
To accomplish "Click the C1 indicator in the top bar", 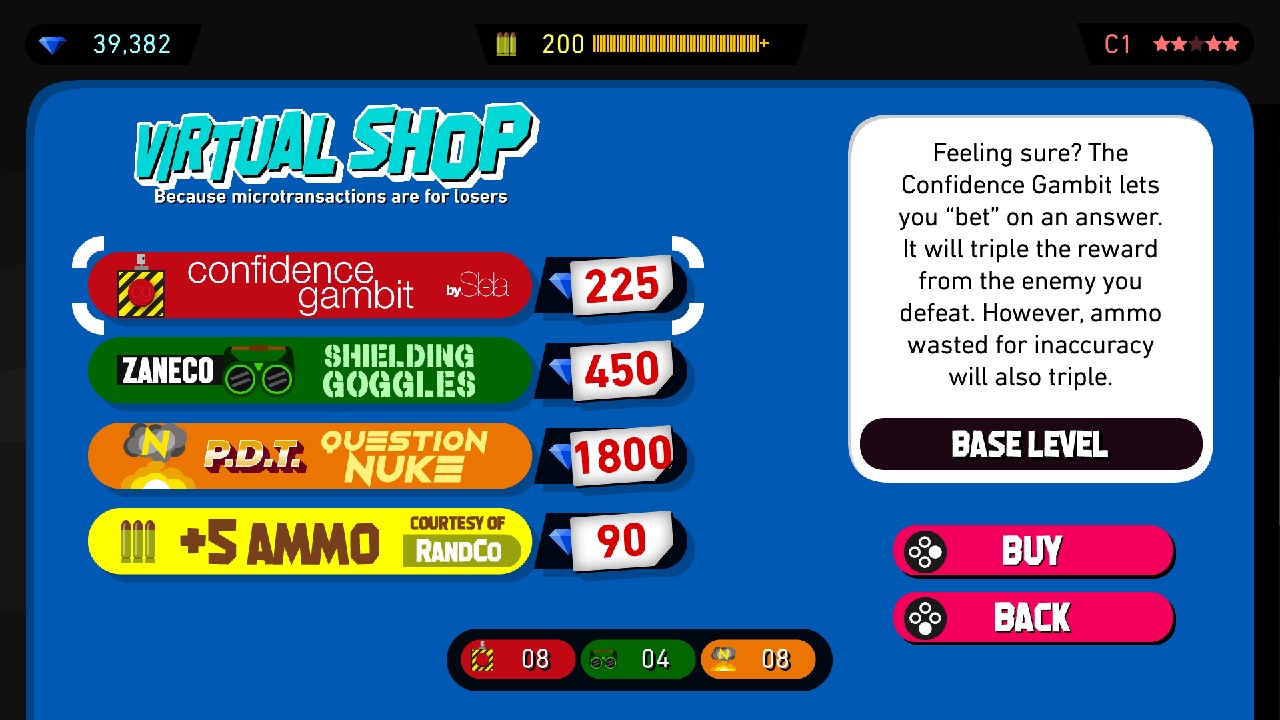I will (x=1117, y=43).
